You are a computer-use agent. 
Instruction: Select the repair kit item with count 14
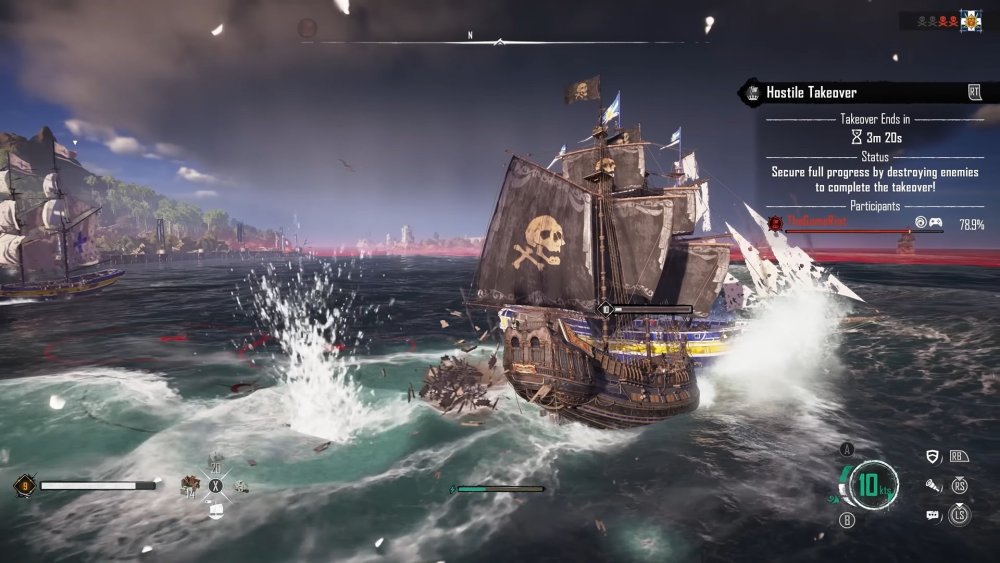(x=188, y=486)
